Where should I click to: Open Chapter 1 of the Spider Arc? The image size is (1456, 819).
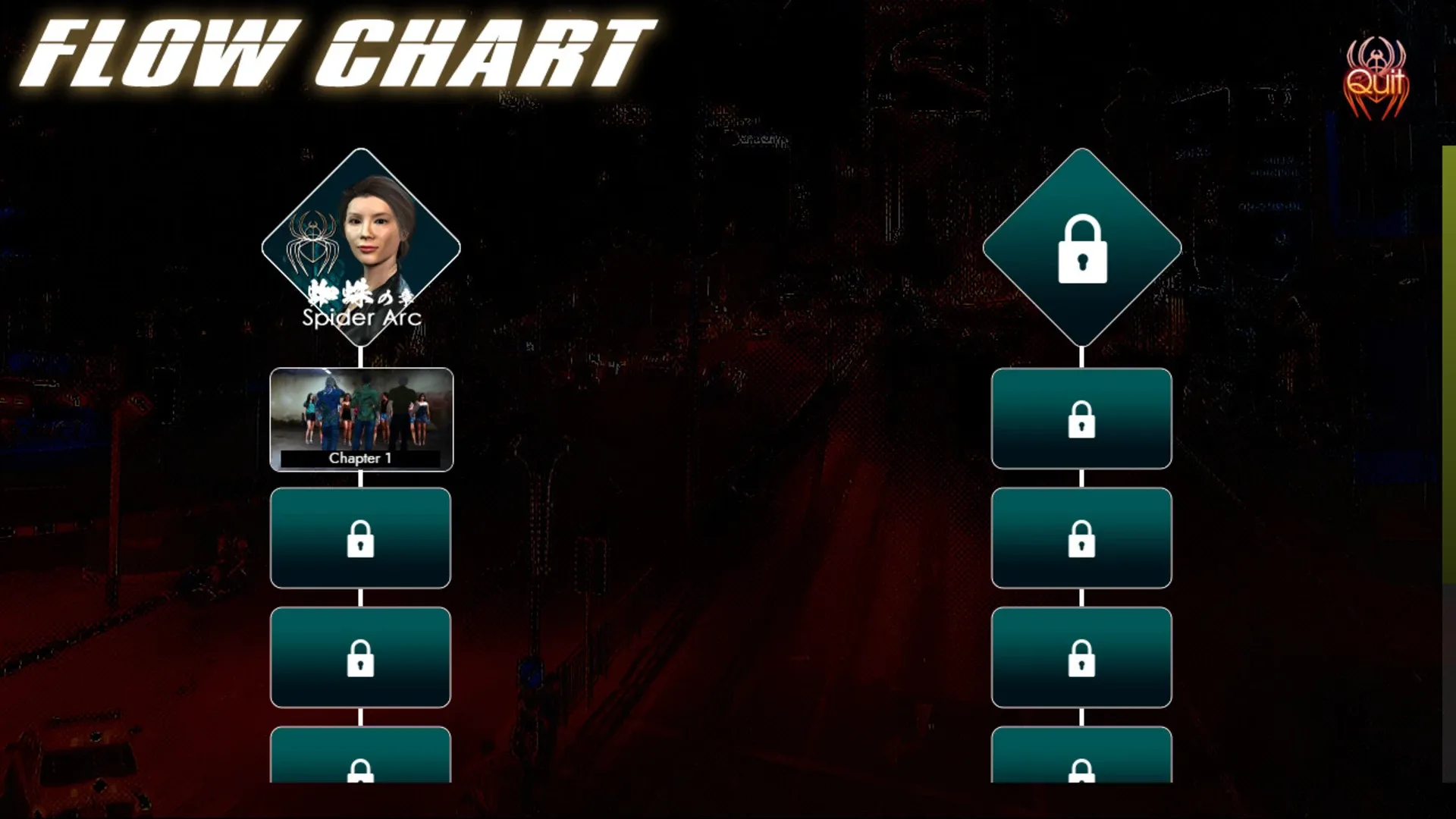click(360, 417)
